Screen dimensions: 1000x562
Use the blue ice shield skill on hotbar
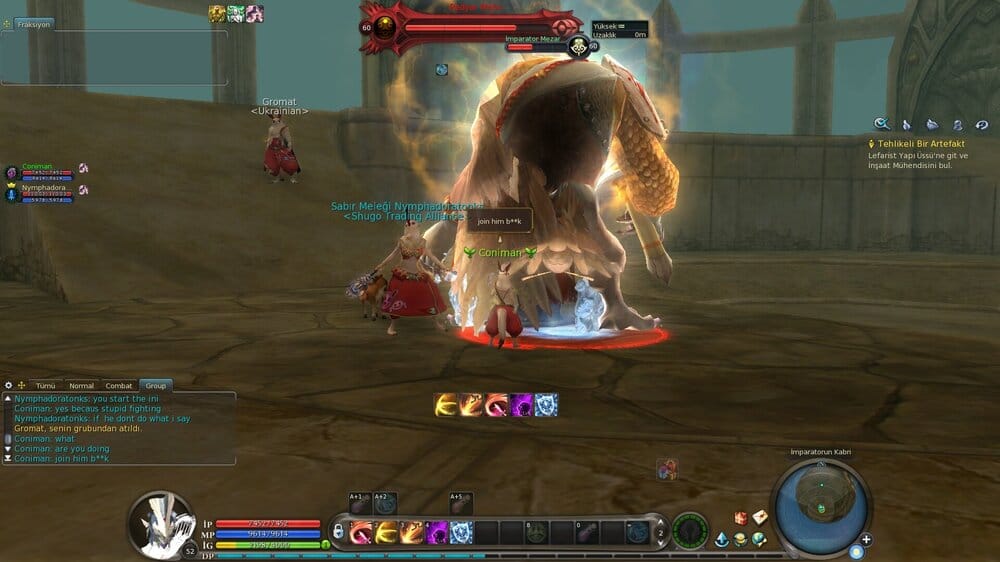click(462, 532)
